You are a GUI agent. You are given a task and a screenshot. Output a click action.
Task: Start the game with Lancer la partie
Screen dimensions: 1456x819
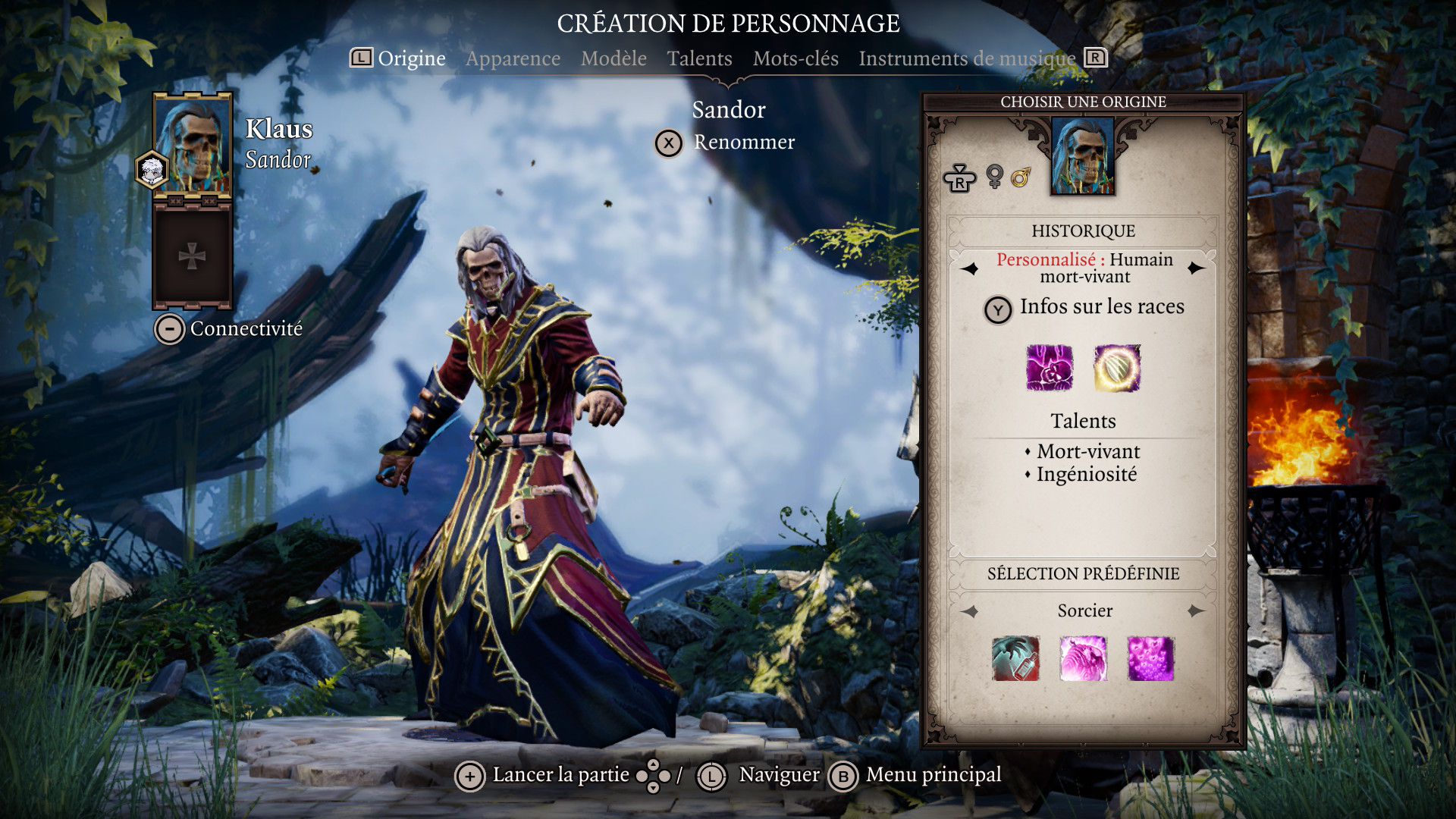pyautogui.click(x=560, y=775)
